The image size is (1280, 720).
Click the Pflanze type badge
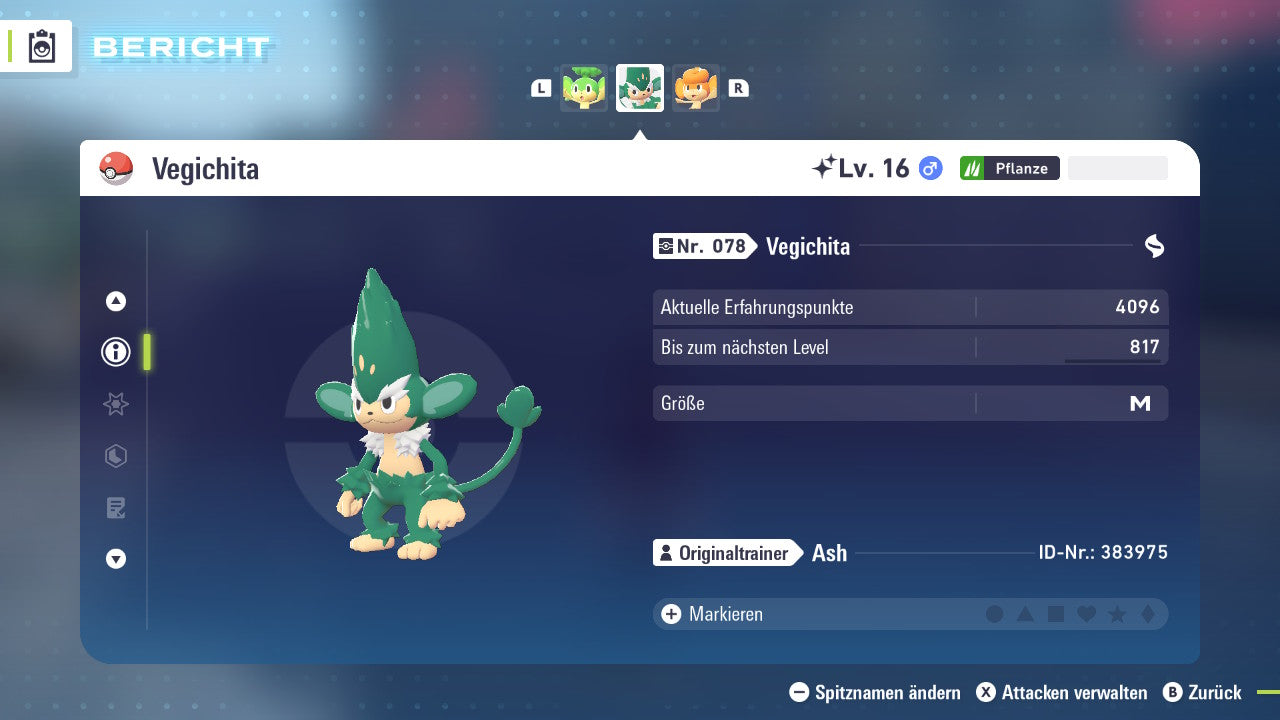tap(1009, 168)
